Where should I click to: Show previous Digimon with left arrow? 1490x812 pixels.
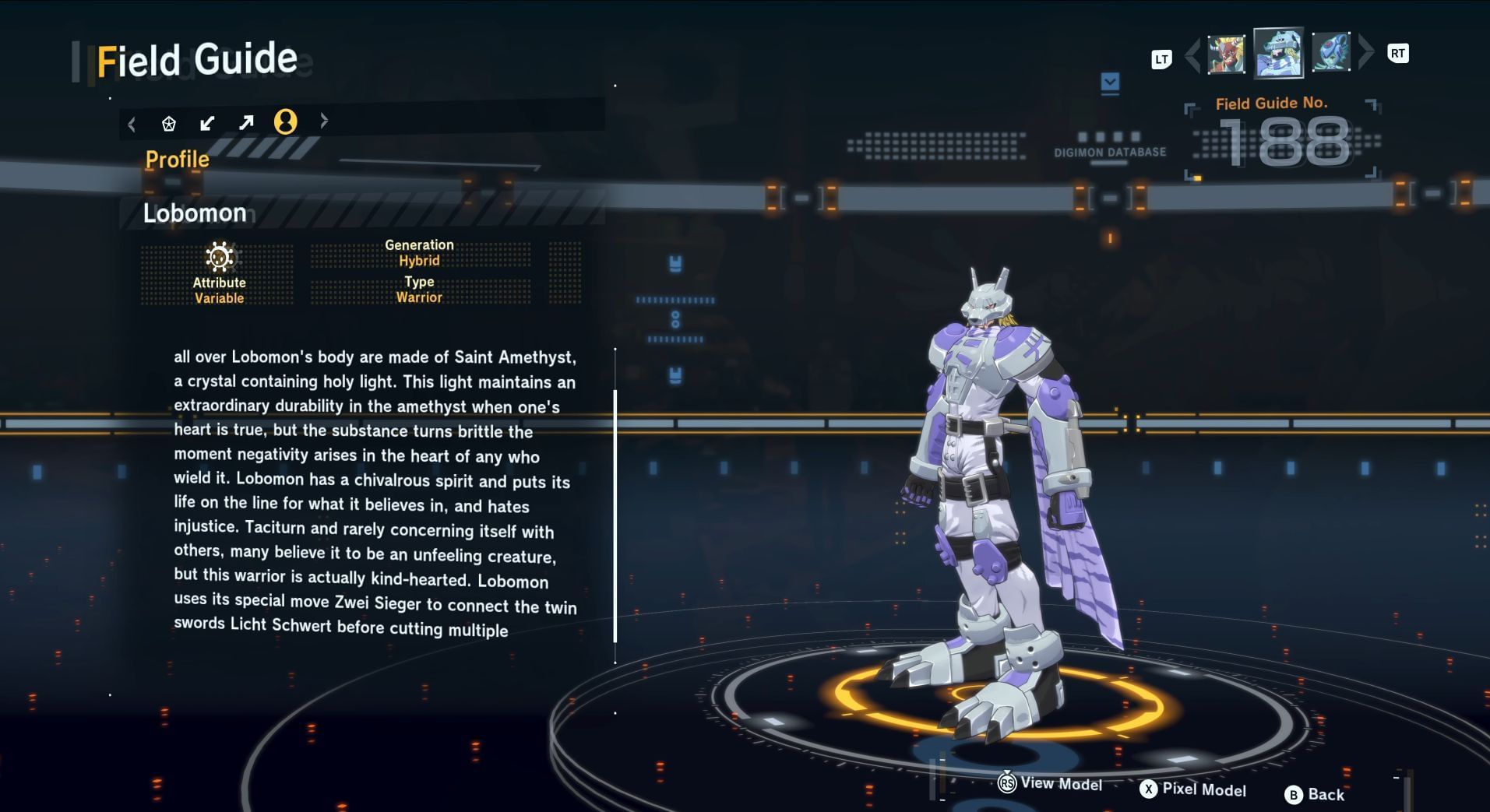(x=1192, y=55)
